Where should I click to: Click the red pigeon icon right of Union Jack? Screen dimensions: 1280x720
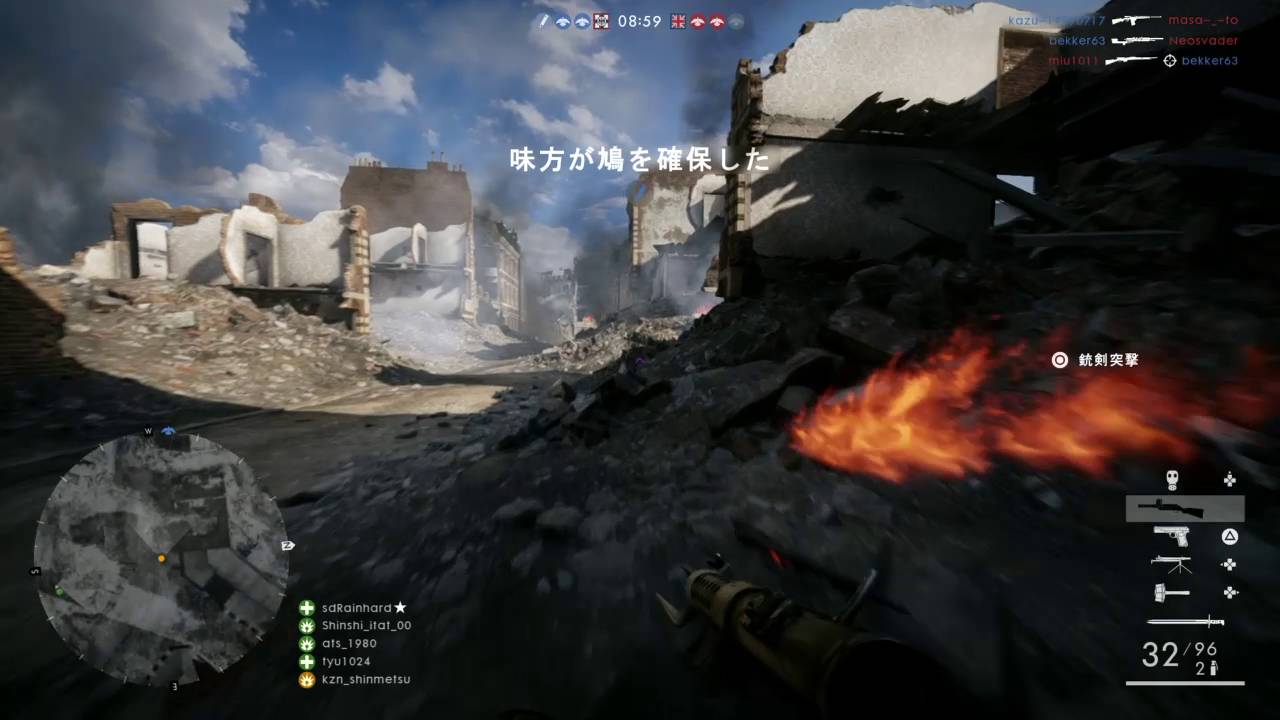point(698,21)
